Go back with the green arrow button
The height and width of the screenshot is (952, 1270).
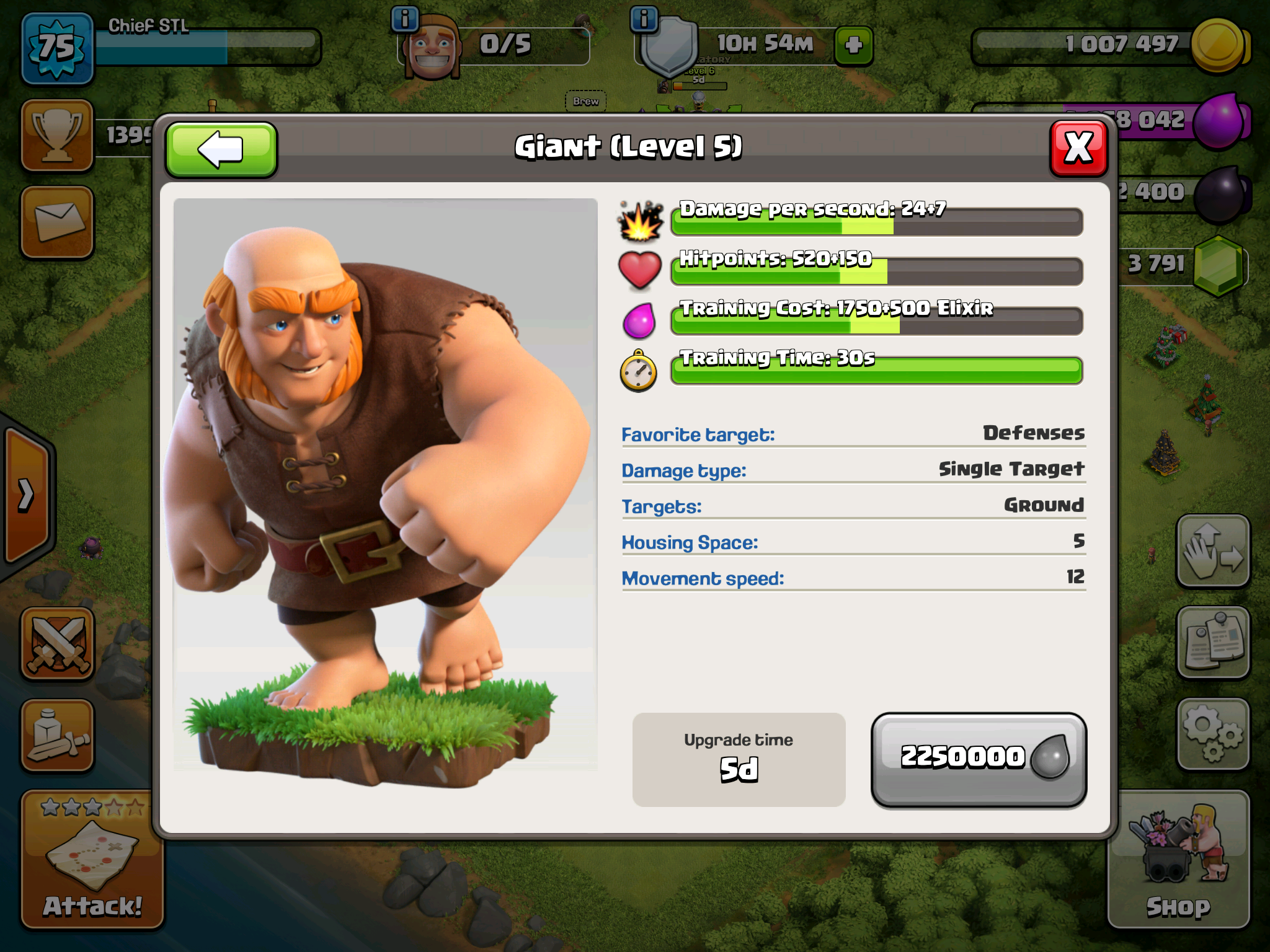click(221, 149)
